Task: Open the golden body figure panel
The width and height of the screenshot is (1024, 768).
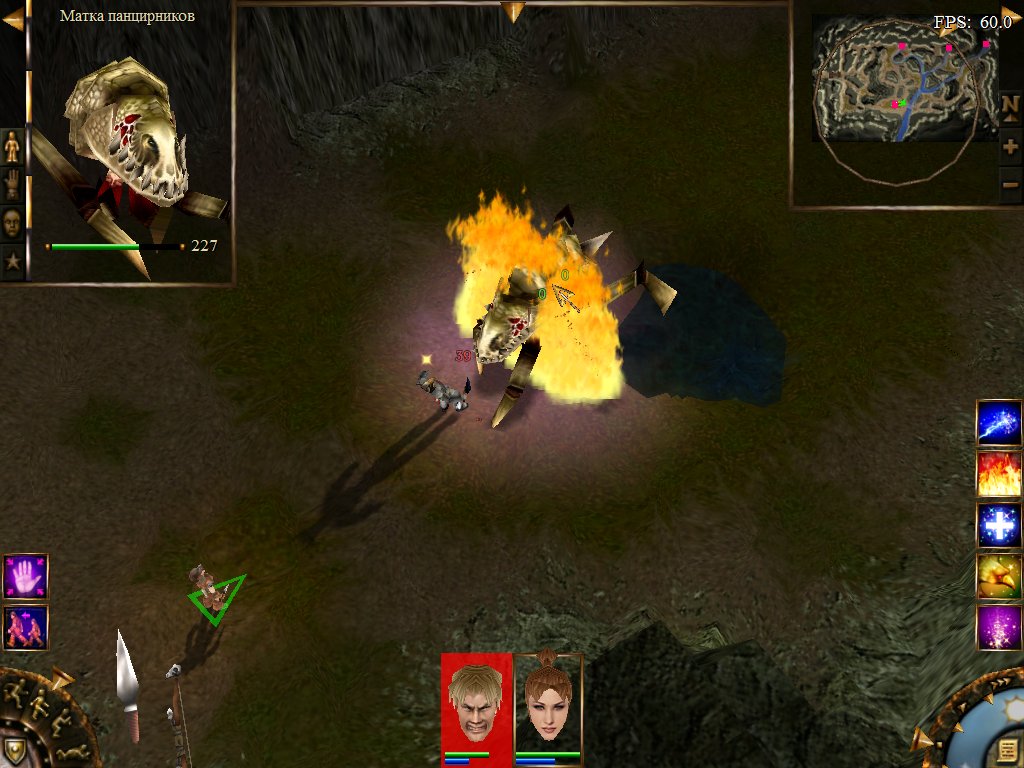Action: pos(12,146)
